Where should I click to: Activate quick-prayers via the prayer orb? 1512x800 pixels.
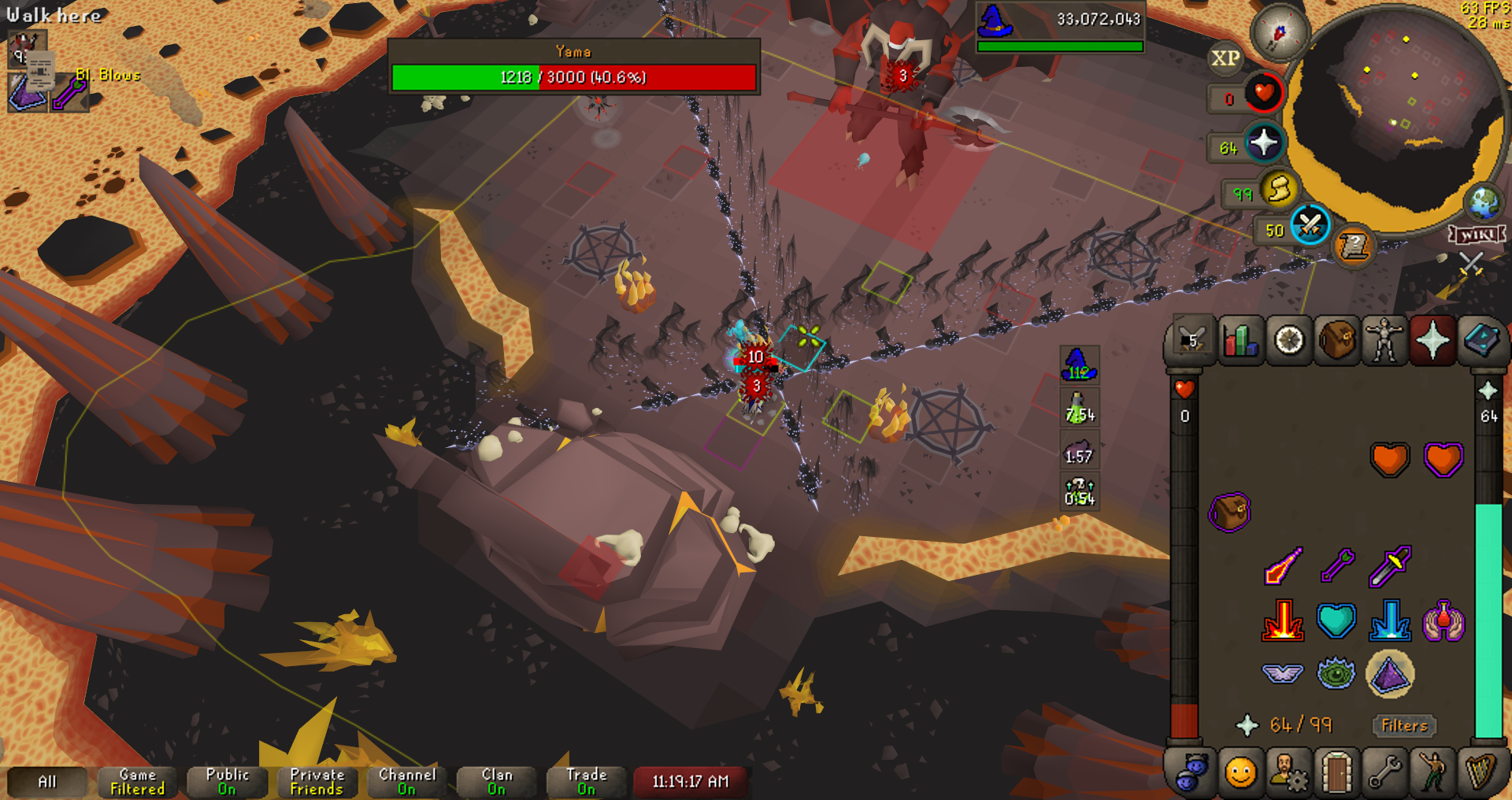[1264, 143]
